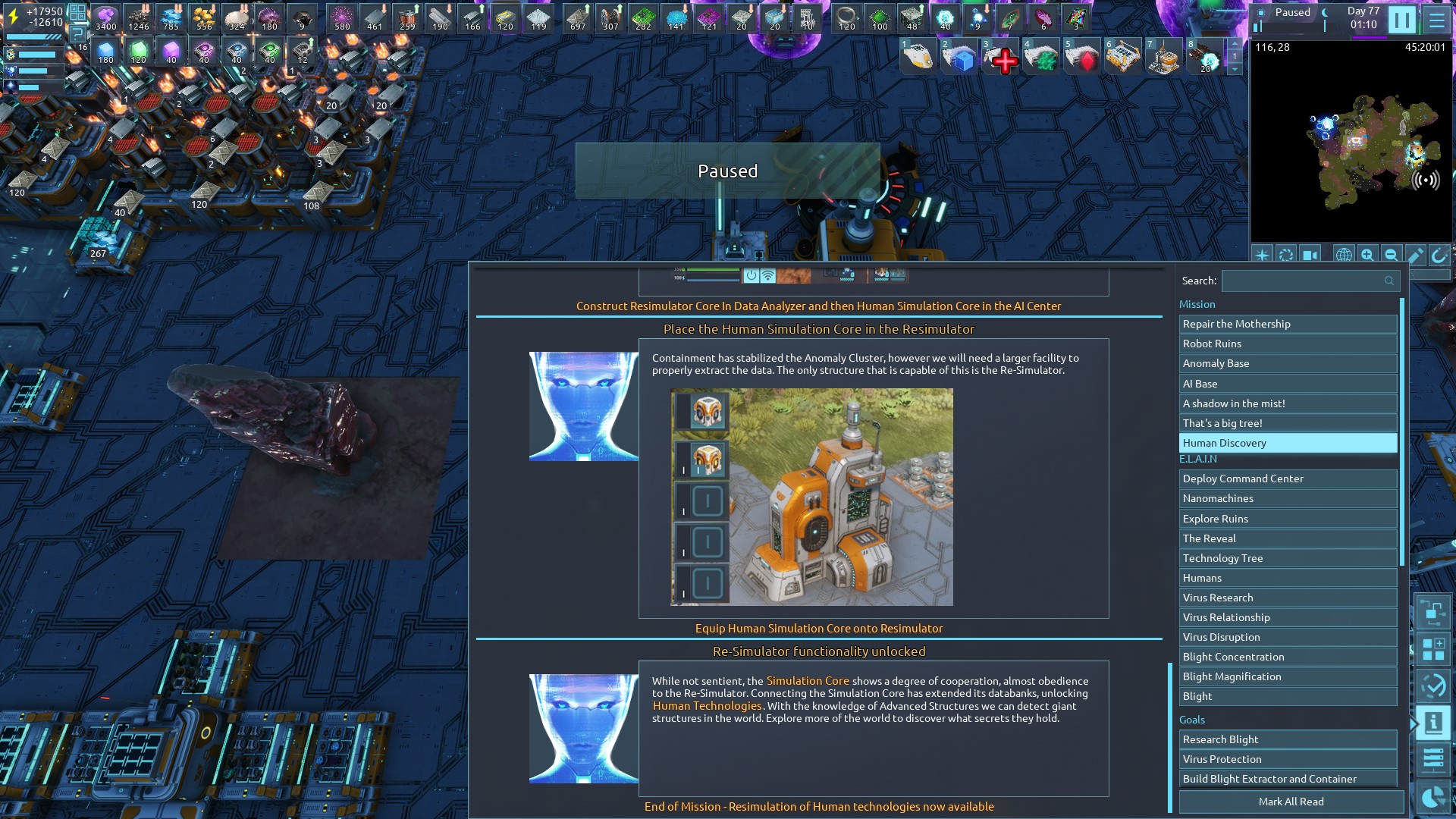View the Virus Research entry
1456x819 pixels.
[1288, 598]
